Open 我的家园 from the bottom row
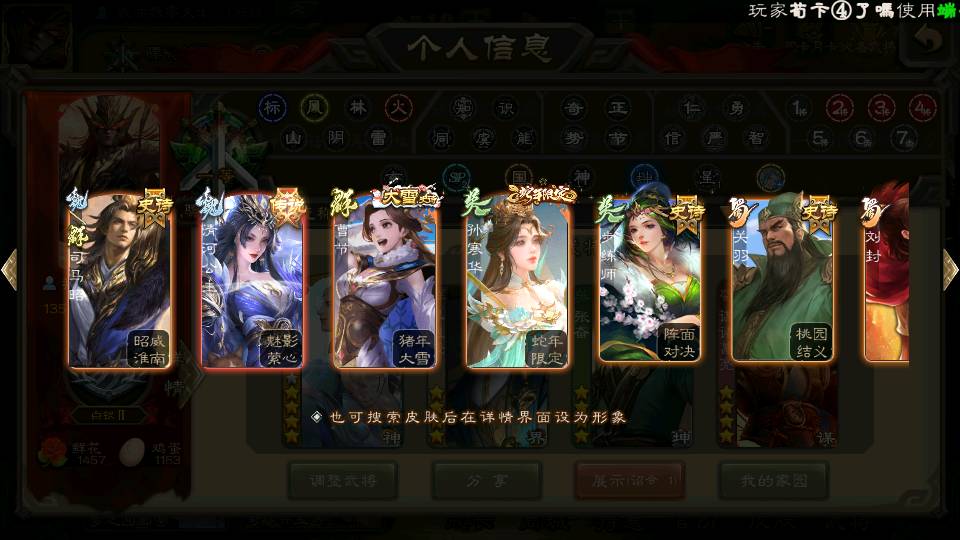The image size is (960, 540). pos(772,481)
